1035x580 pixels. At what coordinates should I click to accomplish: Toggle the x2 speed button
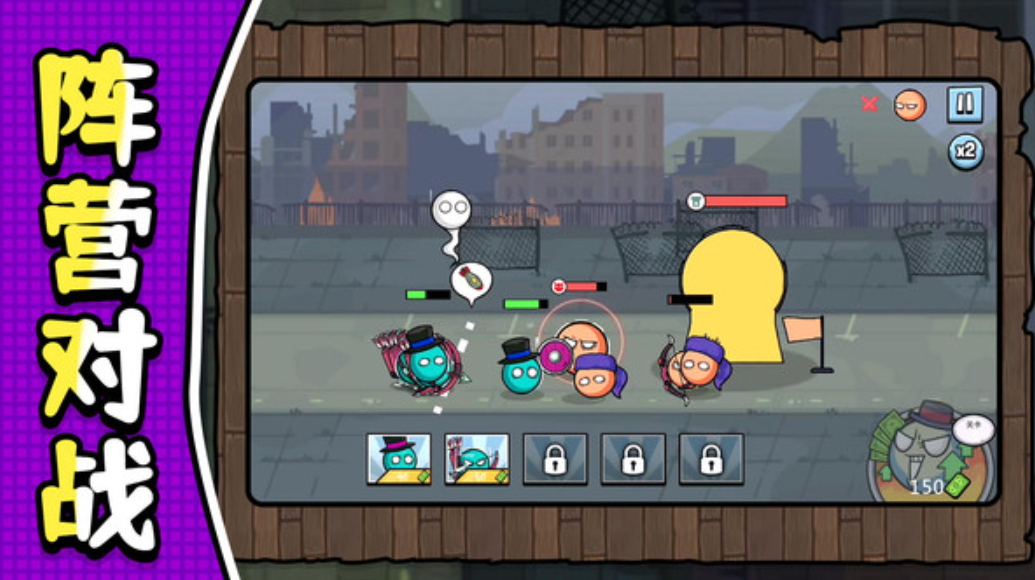[x=965, y=153]
